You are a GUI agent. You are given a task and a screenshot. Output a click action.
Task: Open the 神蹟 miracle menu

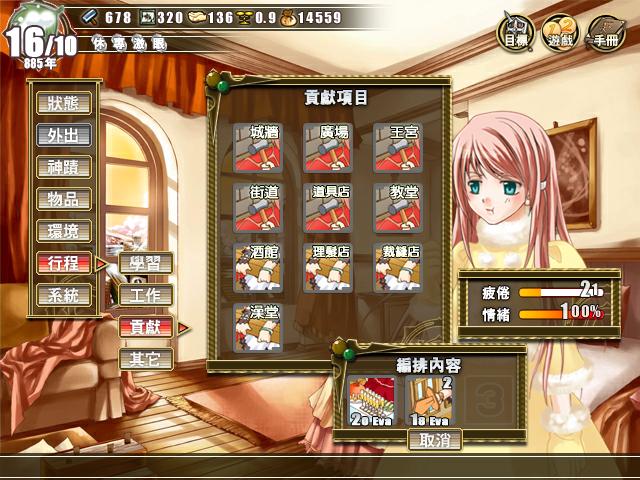[63, 167]
